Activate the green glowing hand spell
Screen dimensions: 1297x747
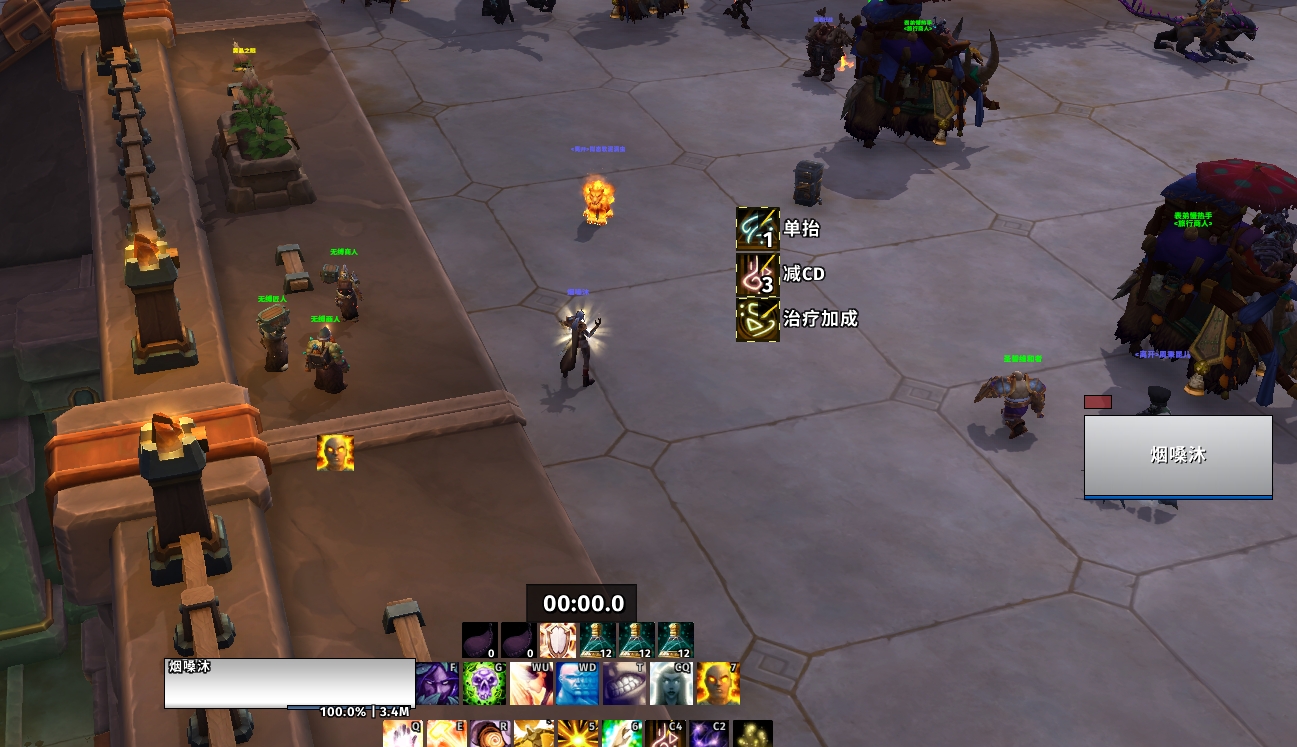click(621, 734)
